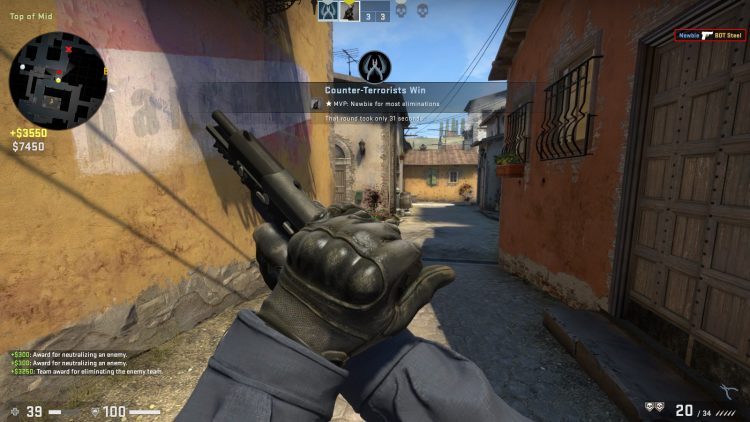Click the Counter-Terrorist team avatar in the scoreboard
The image size is (750, 422).
pos(328,10)
